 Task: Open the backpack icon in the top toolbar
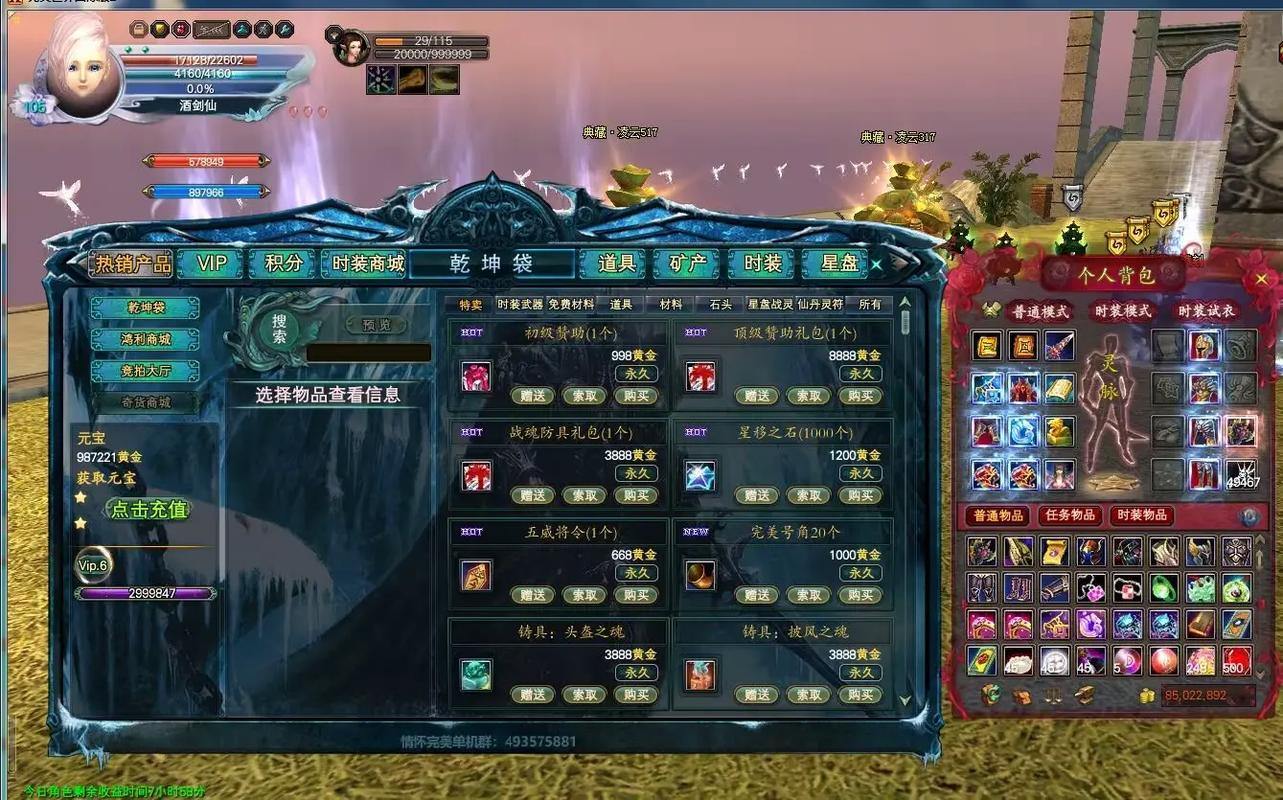coord(138,29)
